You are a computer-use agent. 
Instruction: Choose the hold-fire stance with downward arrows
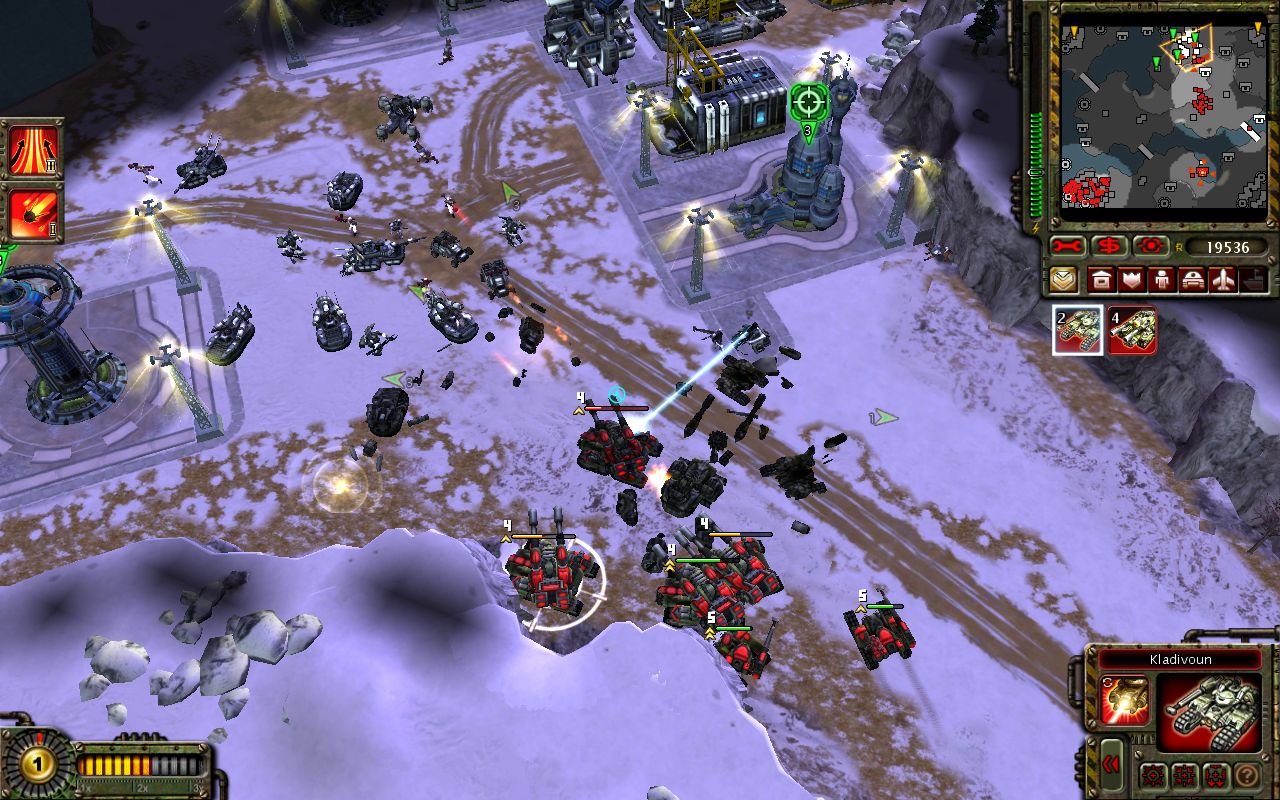click(1216, 775)
